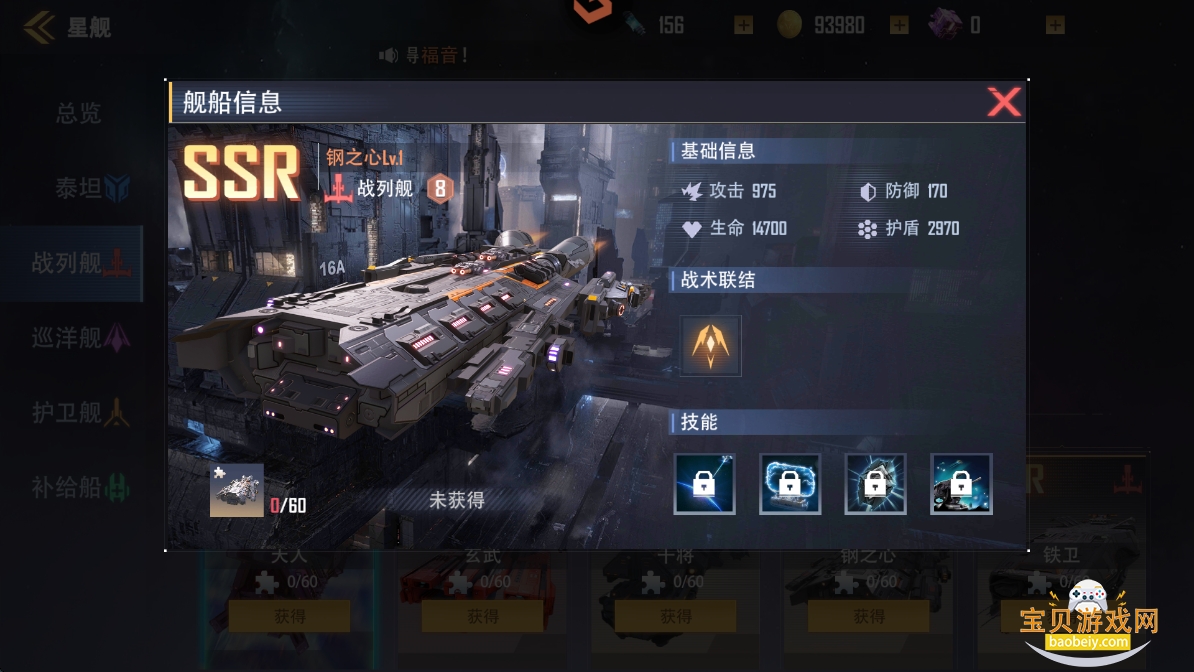The width and height of the screenshot is (1194, 672).
Task: Select the locked electric shield ring skill
Action: tap(790, 484)
